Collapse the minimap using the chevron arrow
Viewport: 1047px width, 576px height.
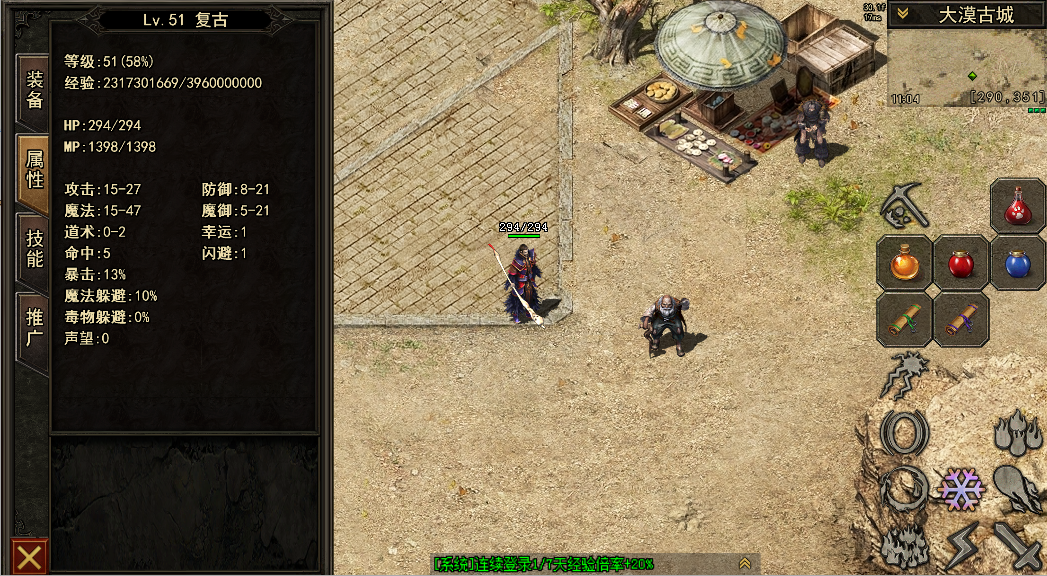[902, 14]
